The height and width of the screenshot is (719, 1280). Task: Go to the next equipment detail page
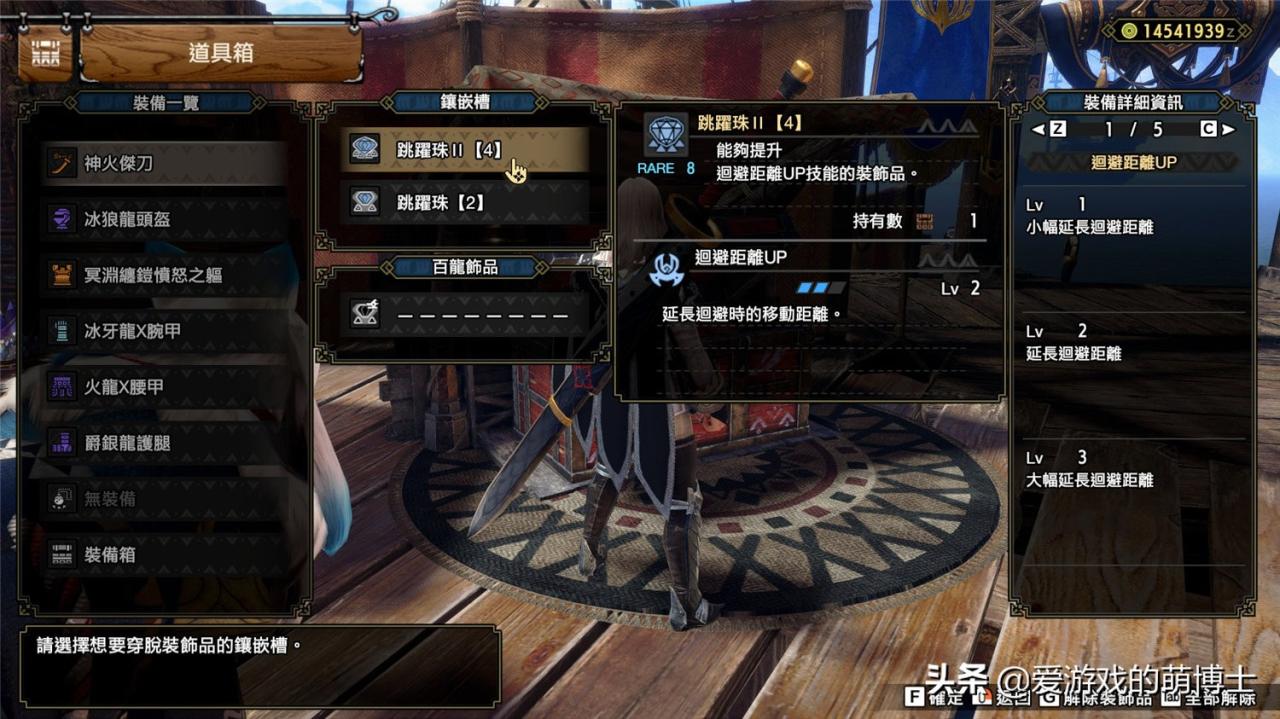pyautogui.click(x=1227, y=129)
